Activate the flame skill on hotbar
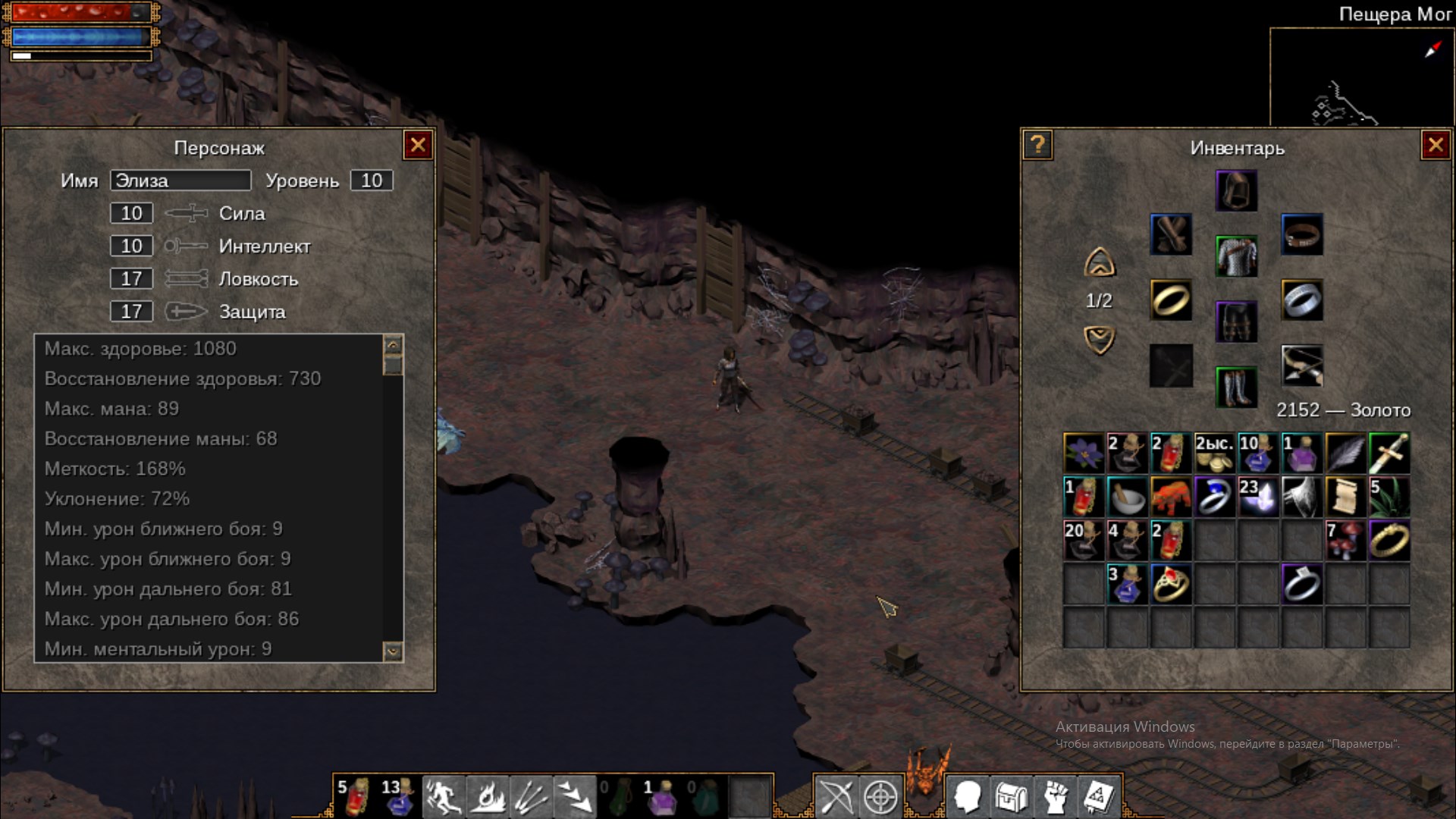The width and height of the screenshot is (1456, 819). (487, 795)
